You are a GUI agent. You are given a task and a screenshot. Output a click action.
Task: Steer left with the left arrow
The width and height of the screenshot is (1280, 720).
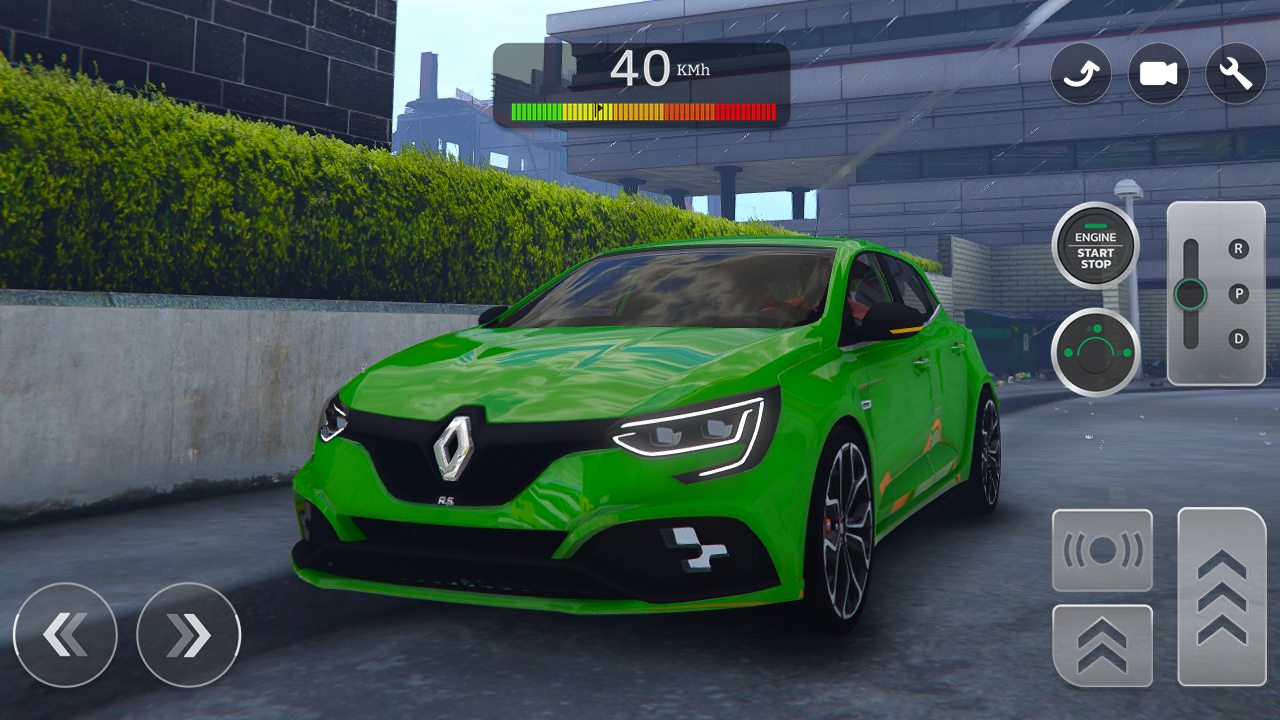point(65,635)
